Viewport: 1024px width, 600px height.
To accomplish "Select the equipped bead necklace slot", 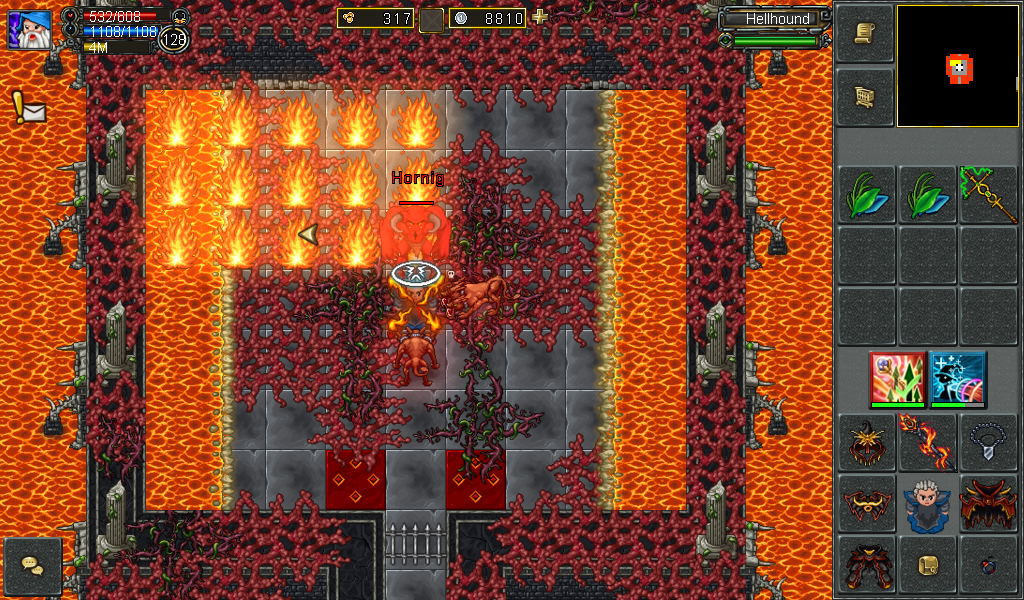I will point(987,442).
